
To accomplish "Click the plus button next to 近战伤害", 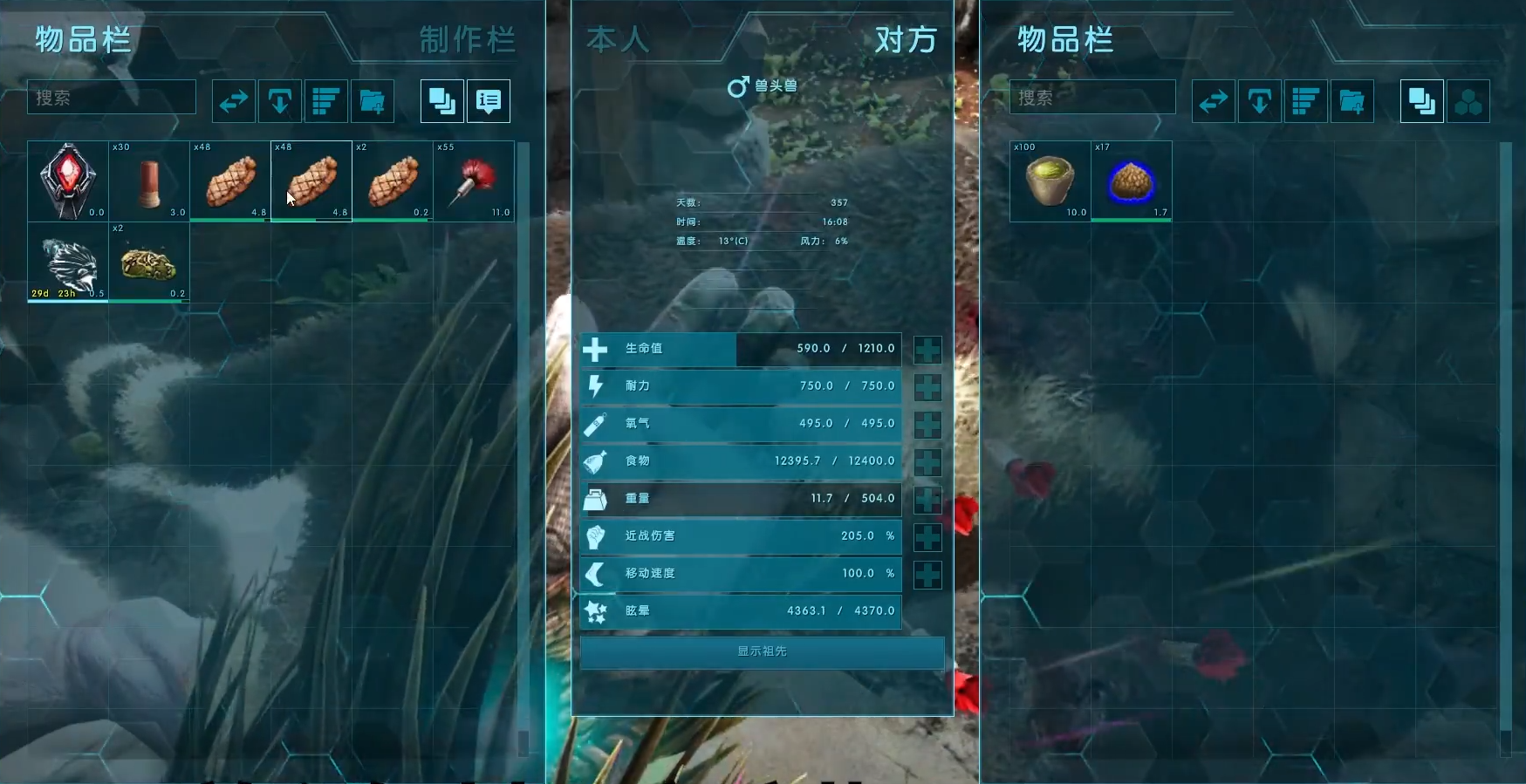I will [x=927, y=536].
